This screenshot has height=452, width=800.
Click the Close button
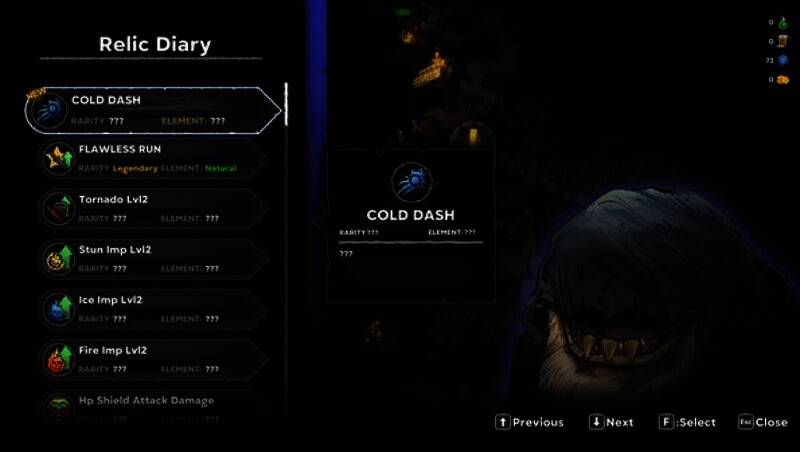(763, 422)
